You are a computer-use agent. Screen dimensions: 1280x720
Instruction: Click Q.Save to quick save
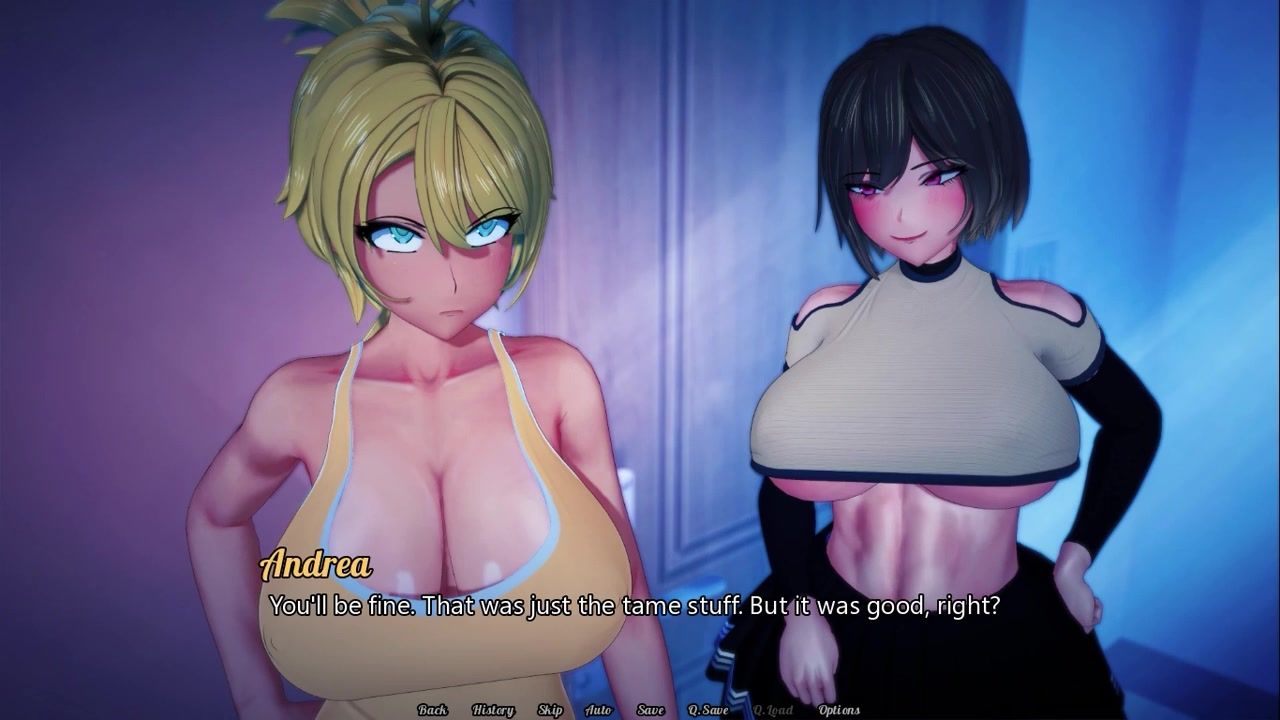[708, 710]
